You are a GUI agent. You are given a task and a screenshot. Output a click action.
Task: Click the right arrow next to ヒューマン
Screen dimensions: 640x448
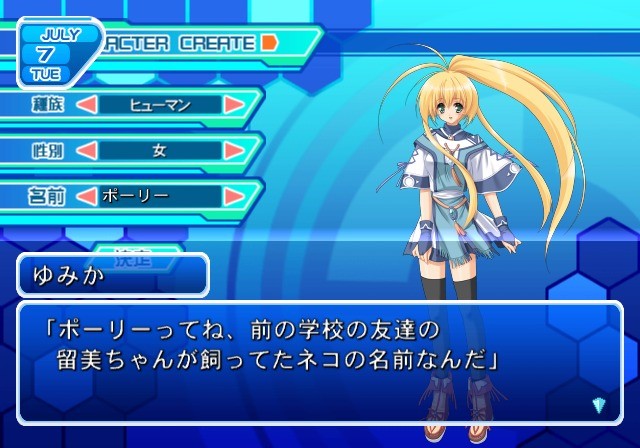(234, 104)
